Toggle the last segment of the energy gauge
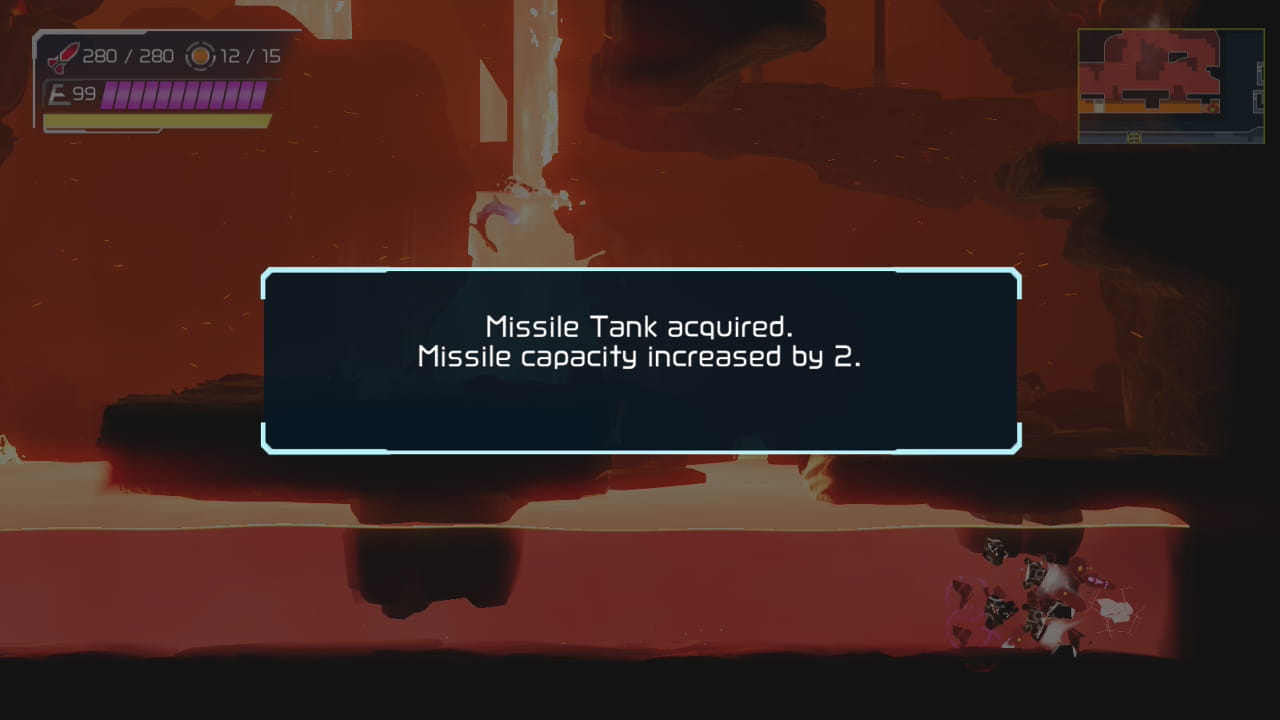The image size is (1280, 720). click(259, 96)
